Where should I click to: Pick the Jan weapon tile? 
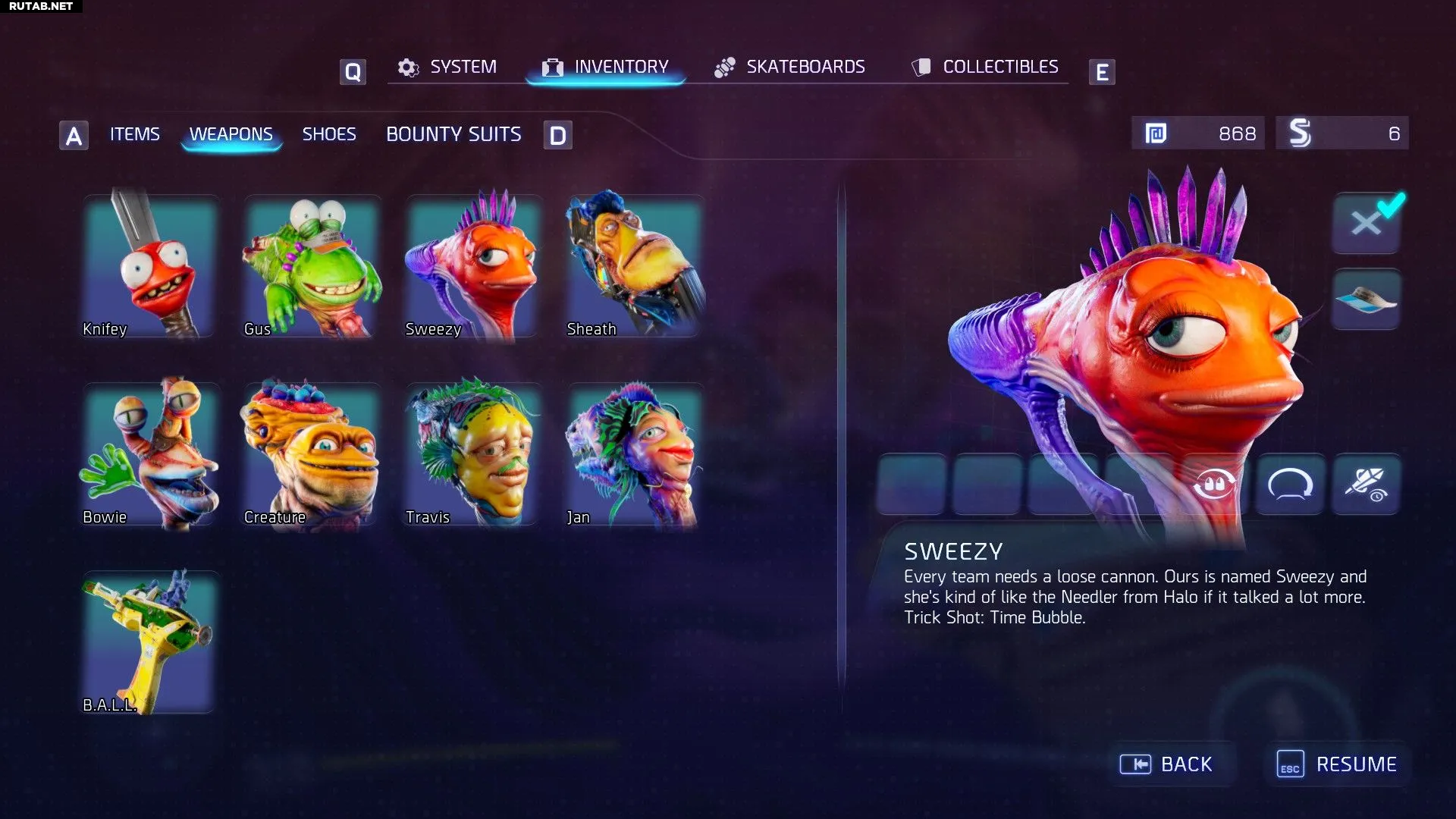click(635, 453)
